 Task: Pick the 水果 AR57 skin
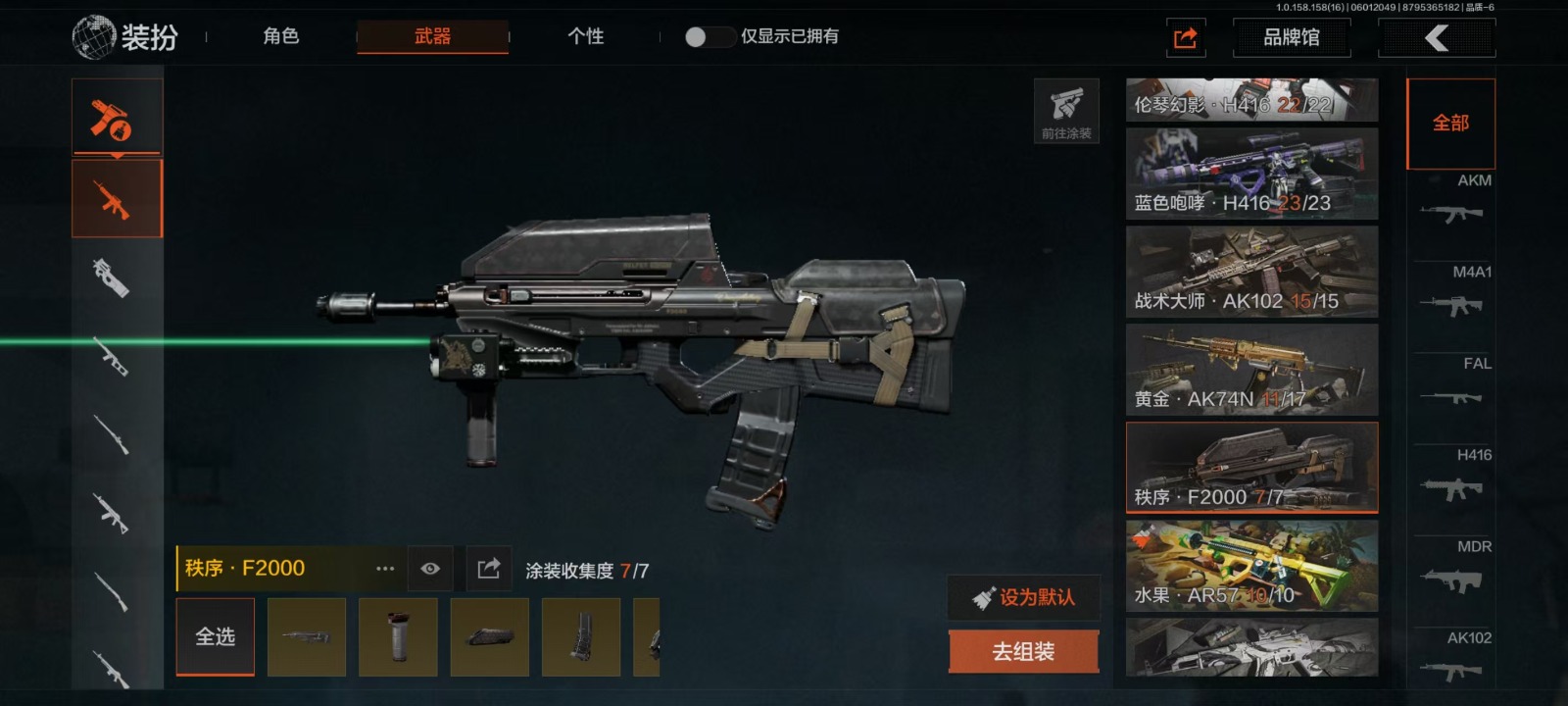(x=1251, y=566)
